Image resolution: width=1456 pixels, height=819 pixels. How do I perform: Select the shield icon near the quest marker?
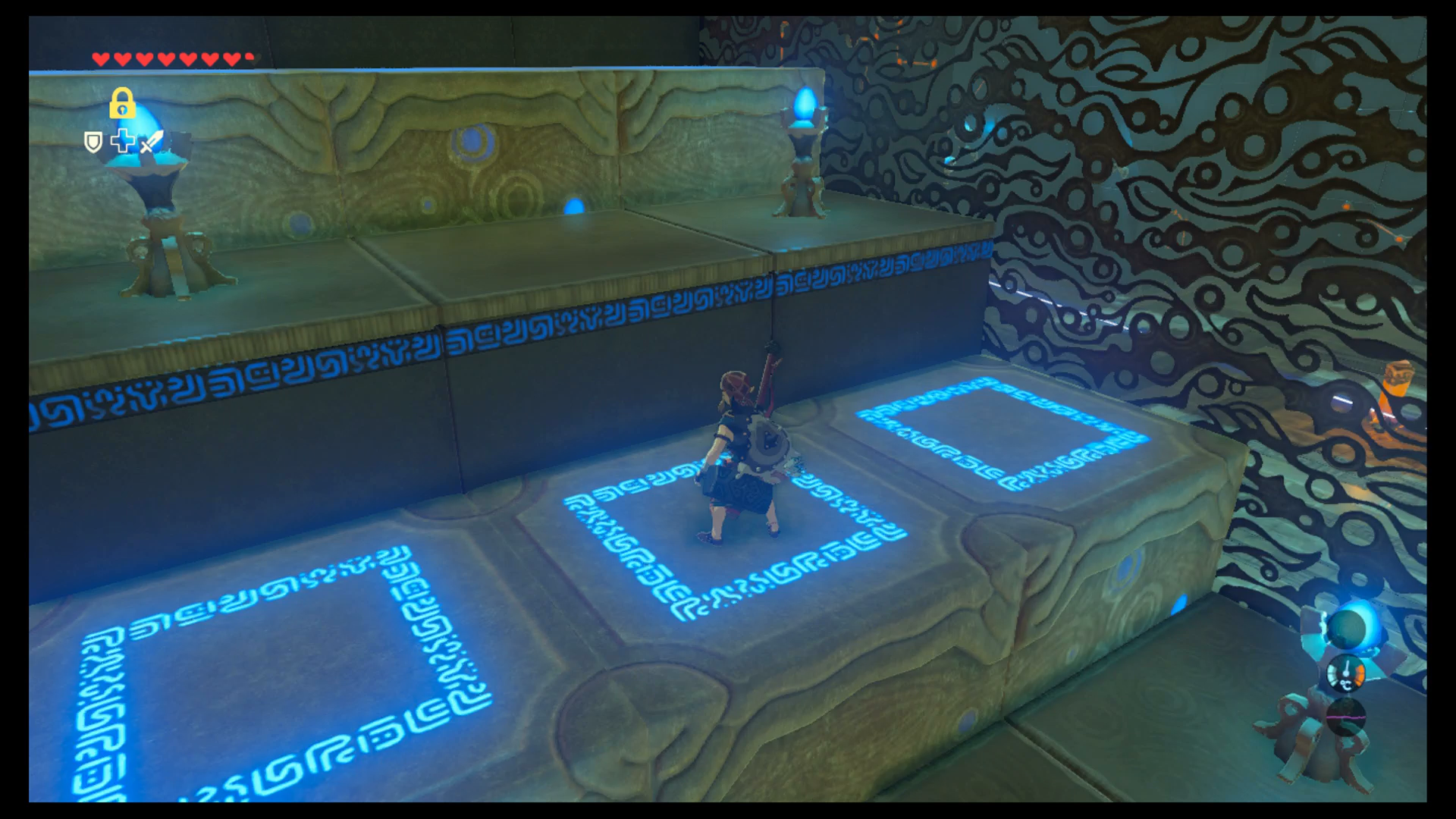pos(93,142)
